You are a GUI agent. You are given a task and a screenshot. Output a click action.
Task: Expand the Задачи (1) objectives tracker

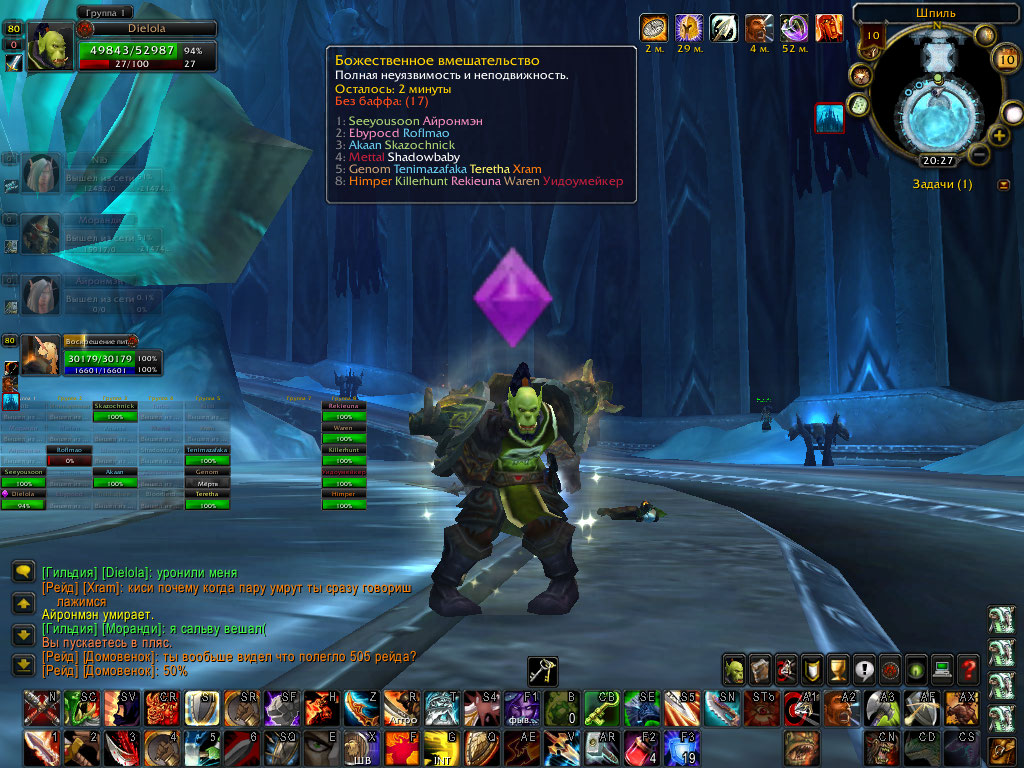coord(1003,184)
